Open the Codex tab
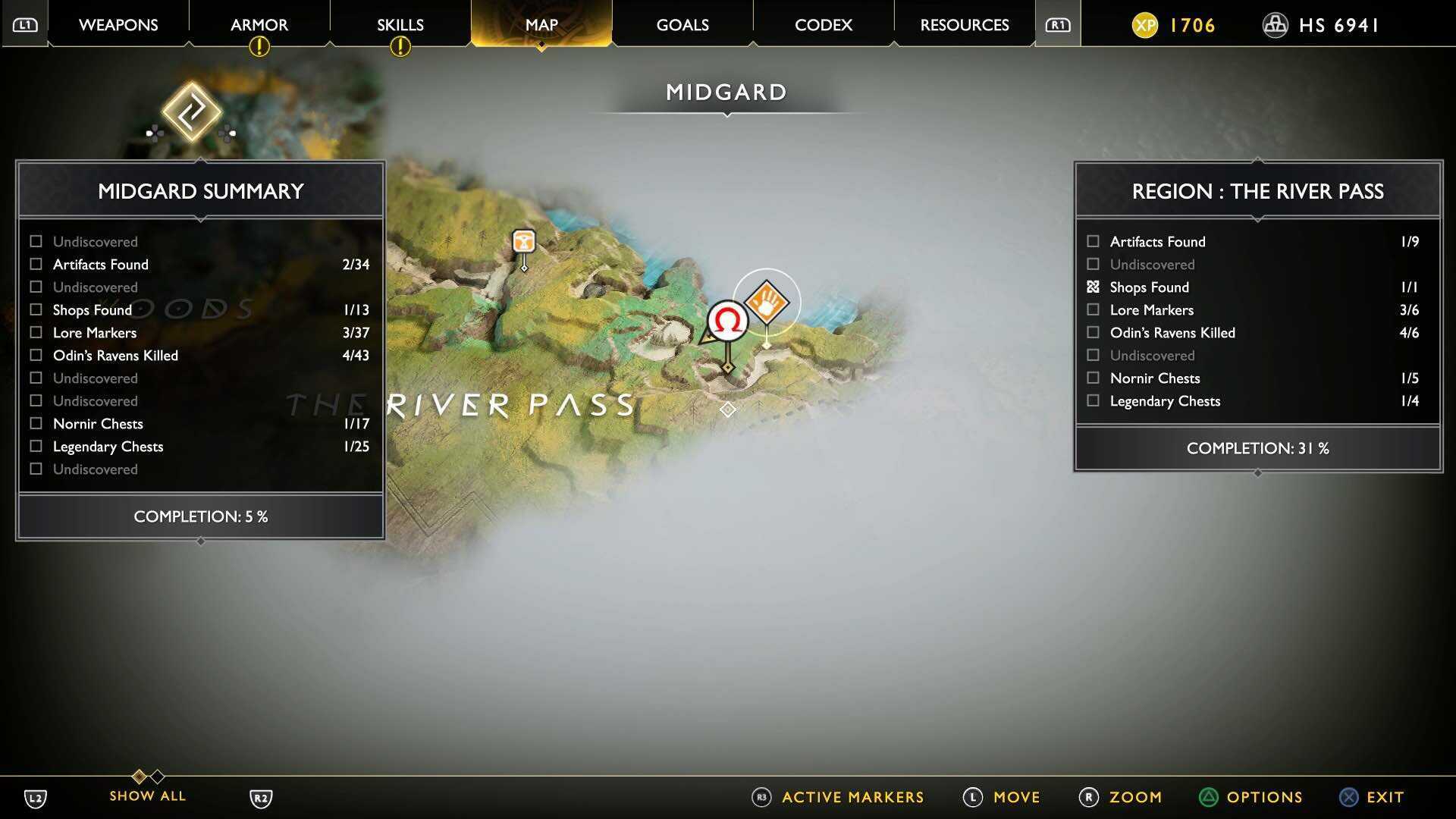Image resolution: width=1456 pixels, height=819 pixels. coord(823,24)
